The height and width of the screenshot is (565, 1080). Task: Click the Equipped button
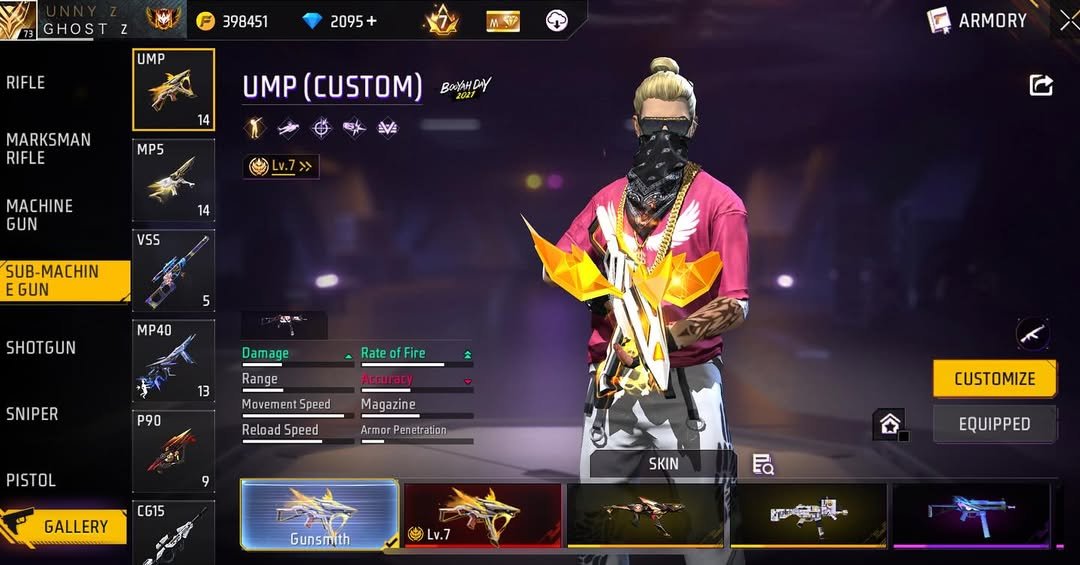pyautogui.click(x=994, y=424)
